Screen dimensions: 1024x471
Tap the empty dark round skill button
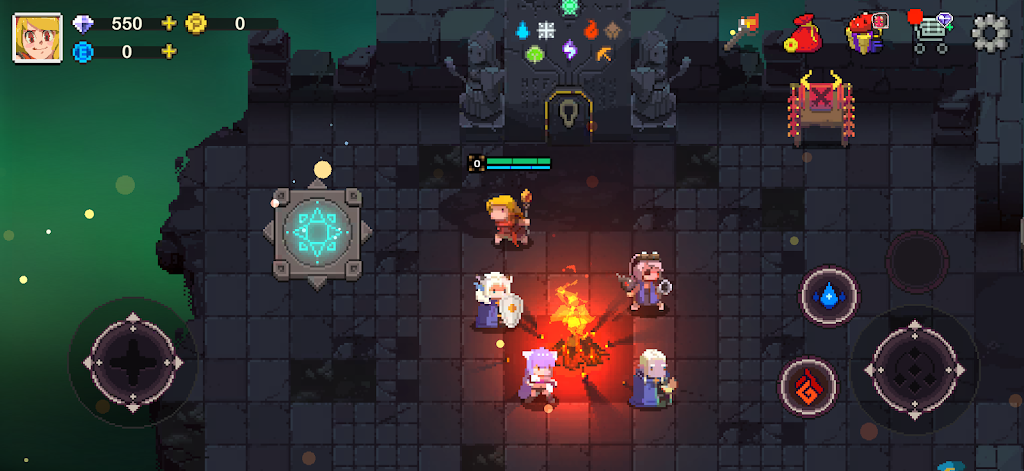pos(916,261)
